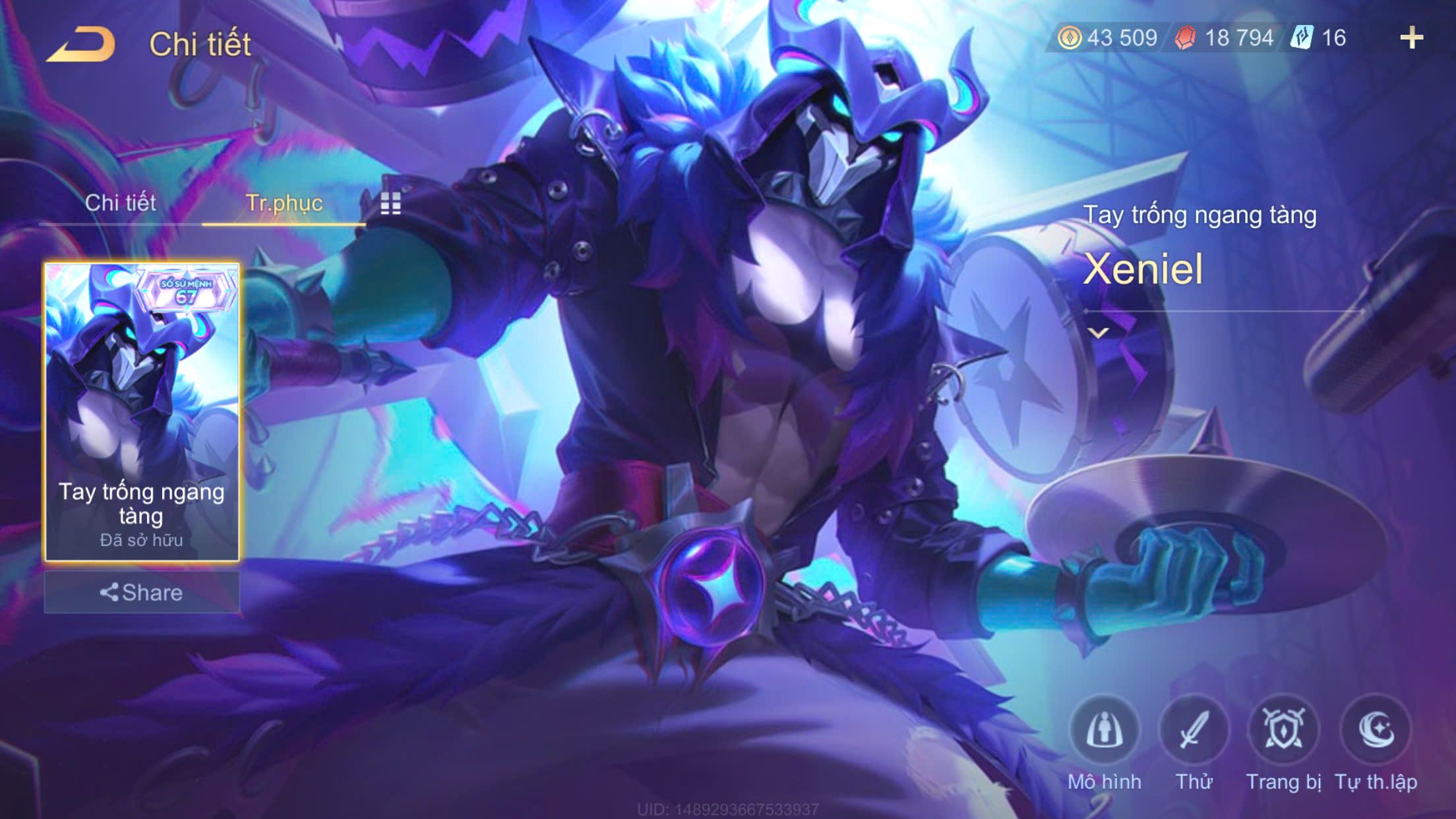Open the Tr.phục skins tab
This screenshot has width=1456, height=819.
coord(284,203)
